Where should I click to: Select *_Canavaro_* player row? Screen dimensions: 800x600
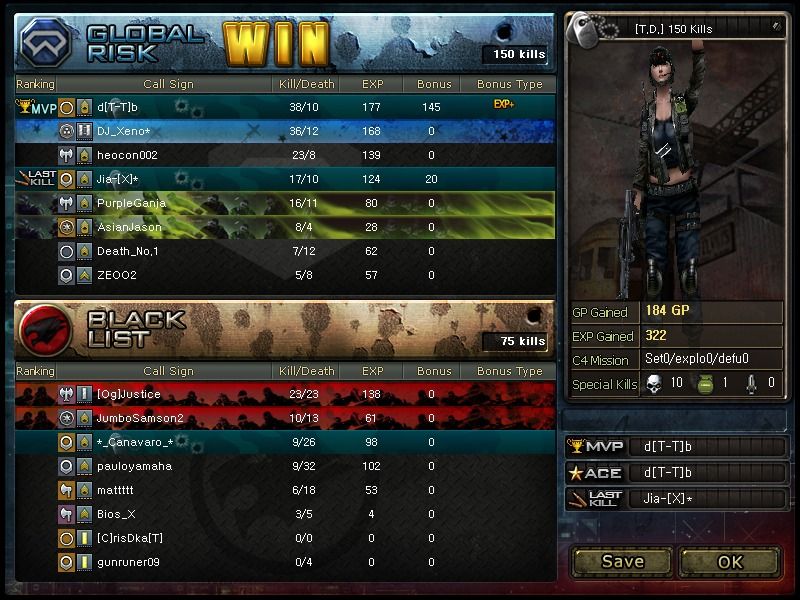pyautogui.click(x=285, y=442)
